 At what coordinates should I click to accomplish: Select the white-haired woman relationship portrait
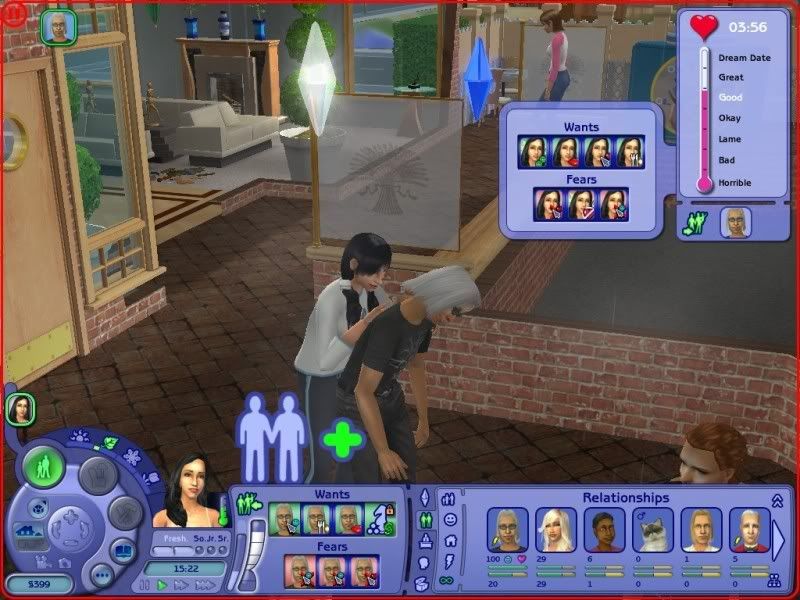click(555, 529)
